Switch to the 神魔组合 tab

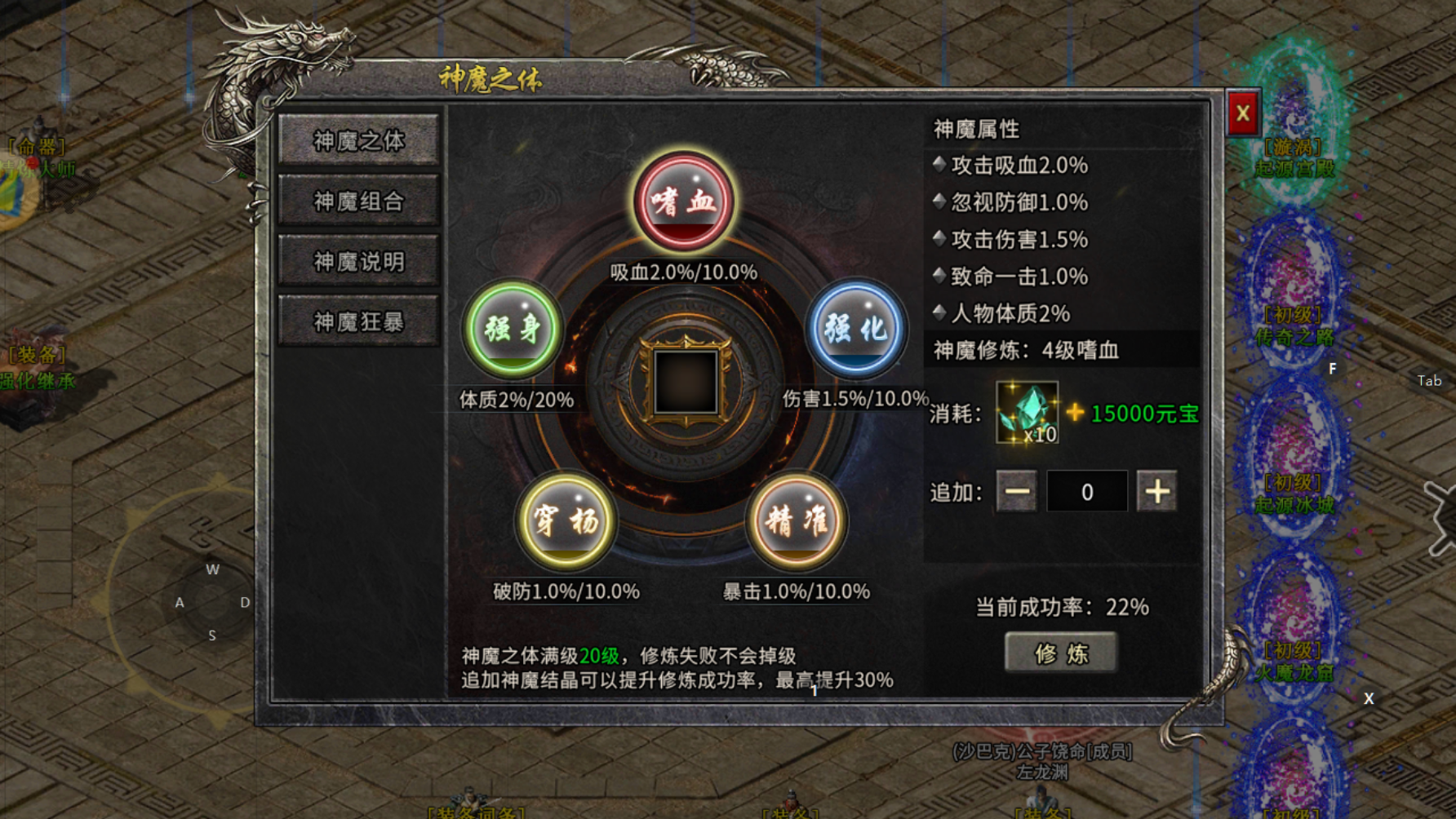[x=358, y=200]
